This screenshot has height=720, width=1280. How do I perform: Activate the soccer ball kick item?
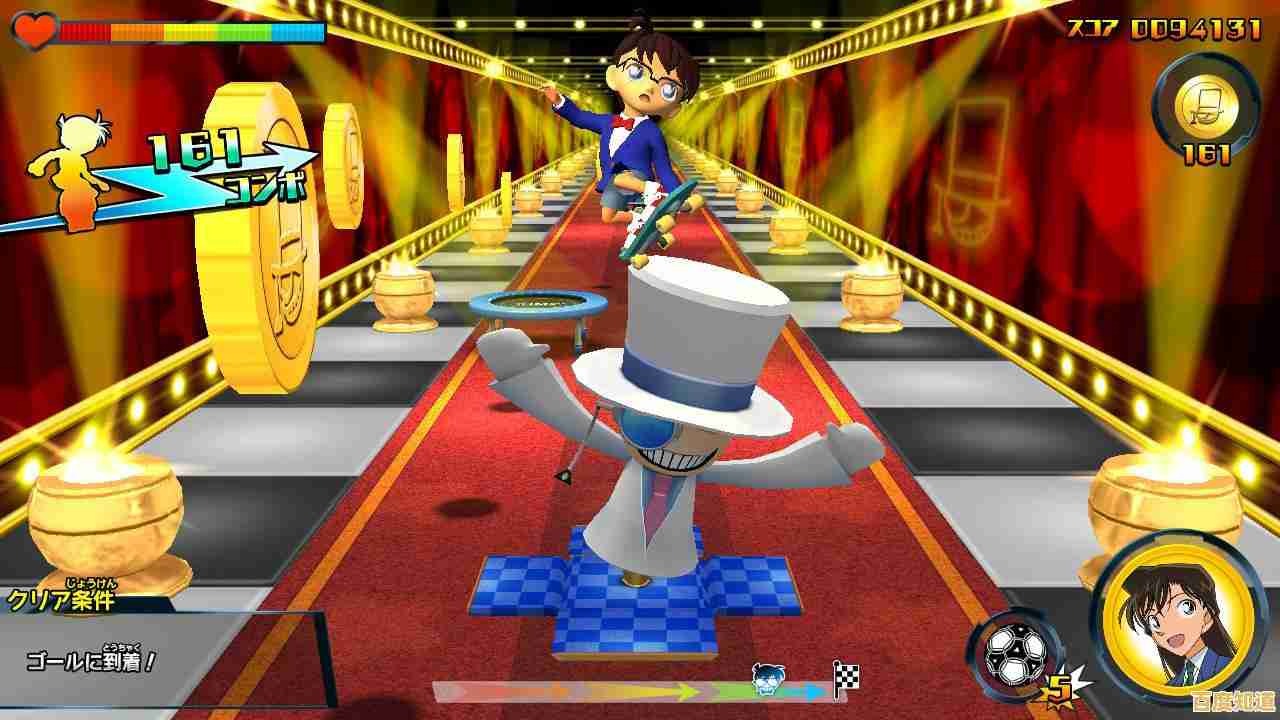coord(1015,653)
